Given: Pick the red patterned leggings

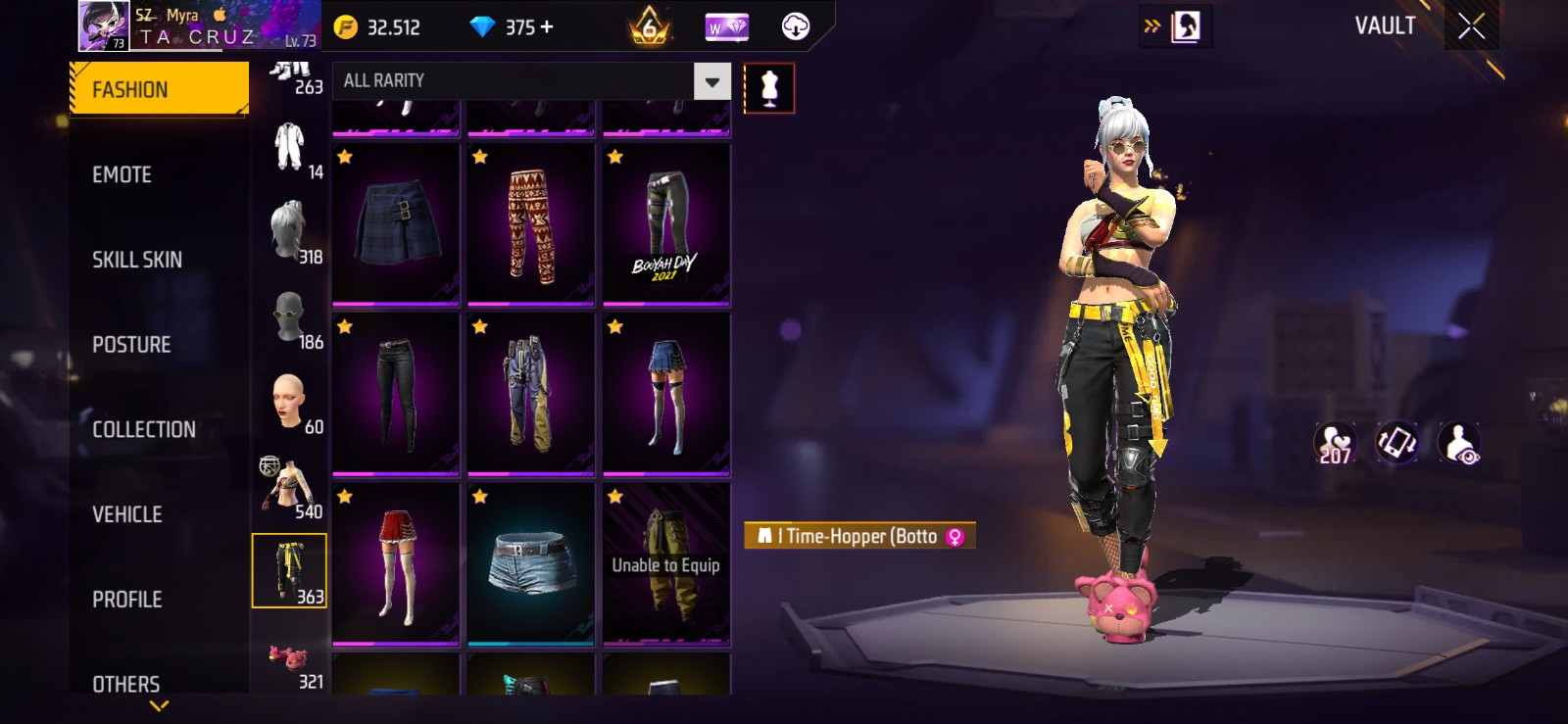Looking at the screenshot, I should 531,224.
